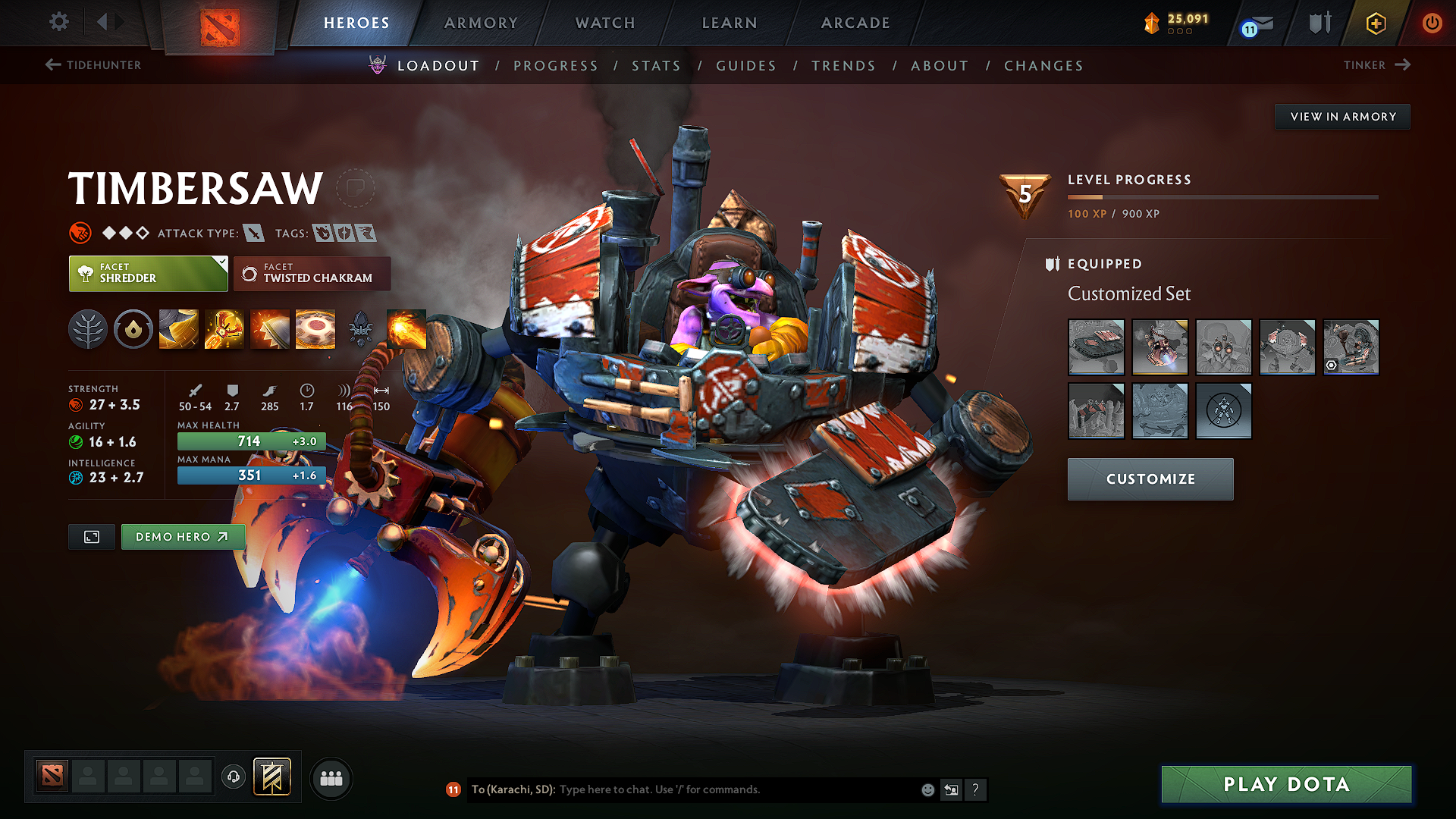Toggle the Shredder facet selection

(x=144, y=274)
